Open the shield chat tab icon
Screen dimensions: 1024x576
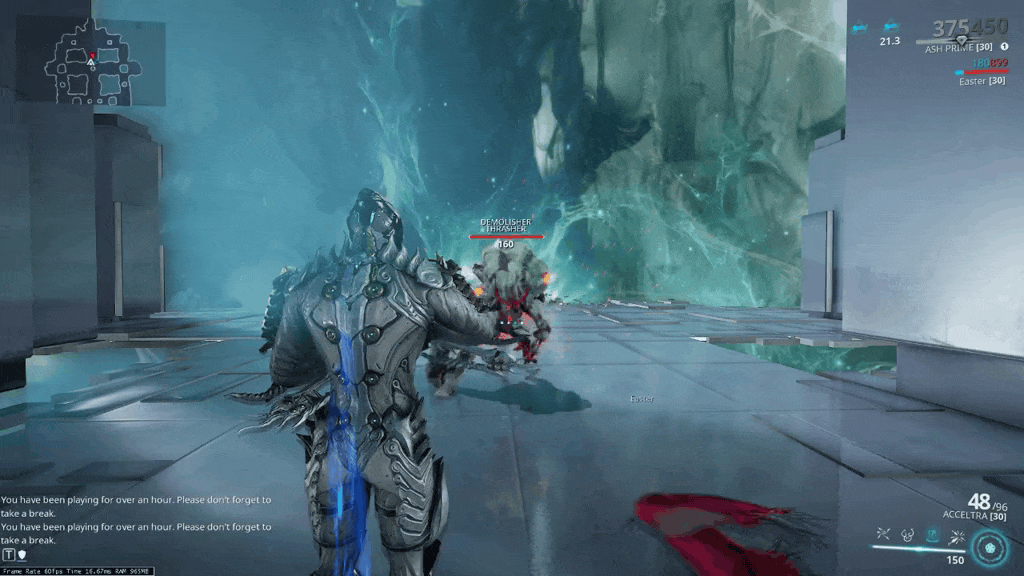click(21, 554)
